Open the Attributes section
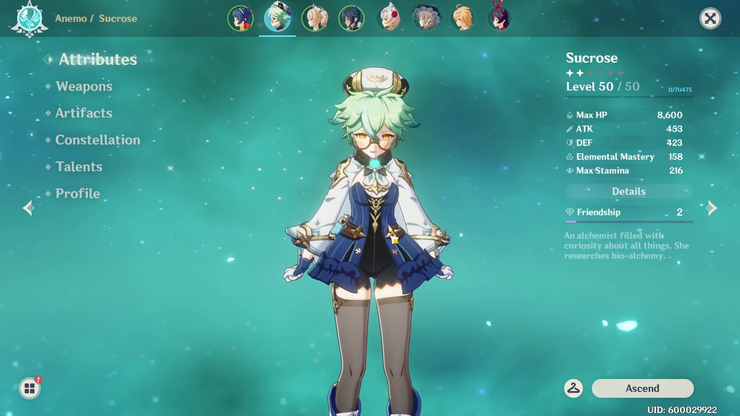740x416 pixels. 97,60
